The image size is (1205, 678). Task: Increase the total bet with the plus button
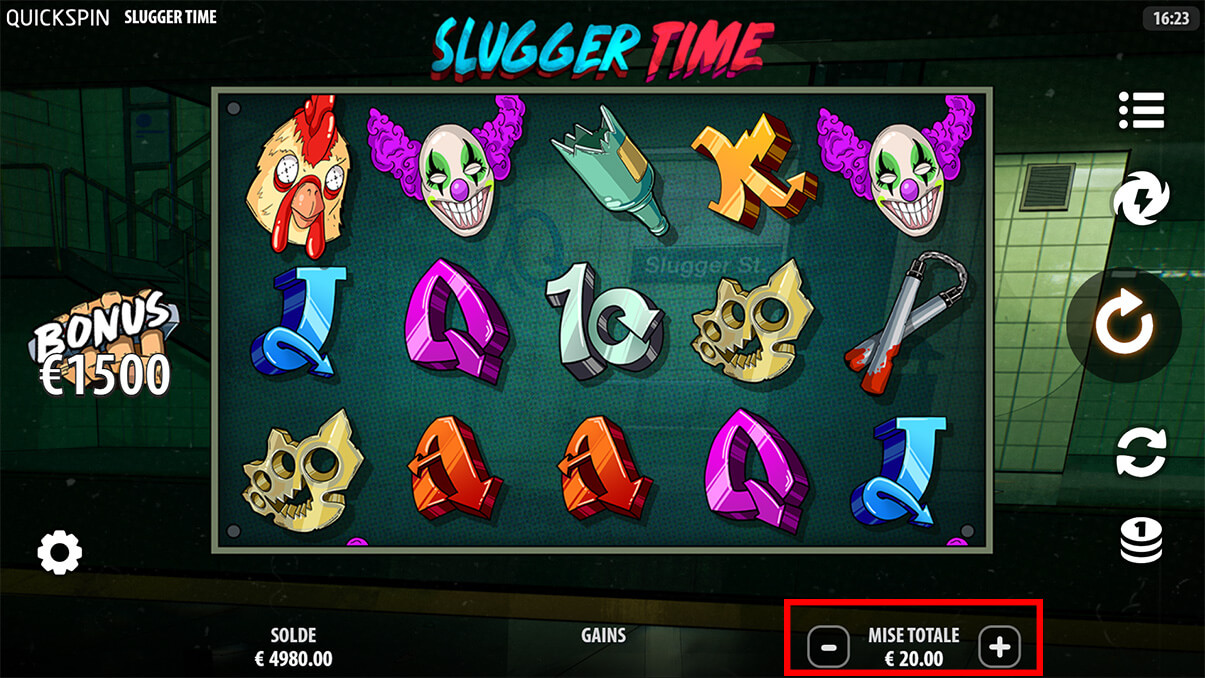[x=999, y=647]
